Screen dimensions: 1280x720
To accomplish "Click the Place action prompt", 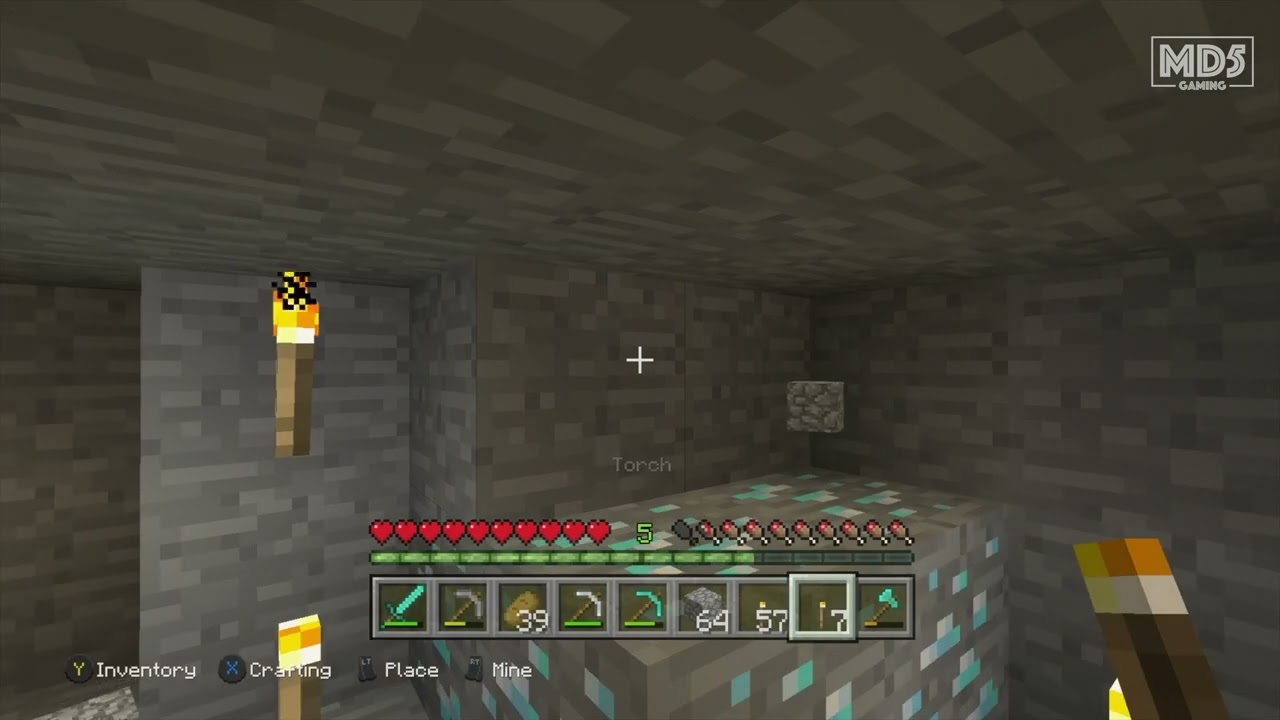I will pyautogui.click(x=412, y=670).
